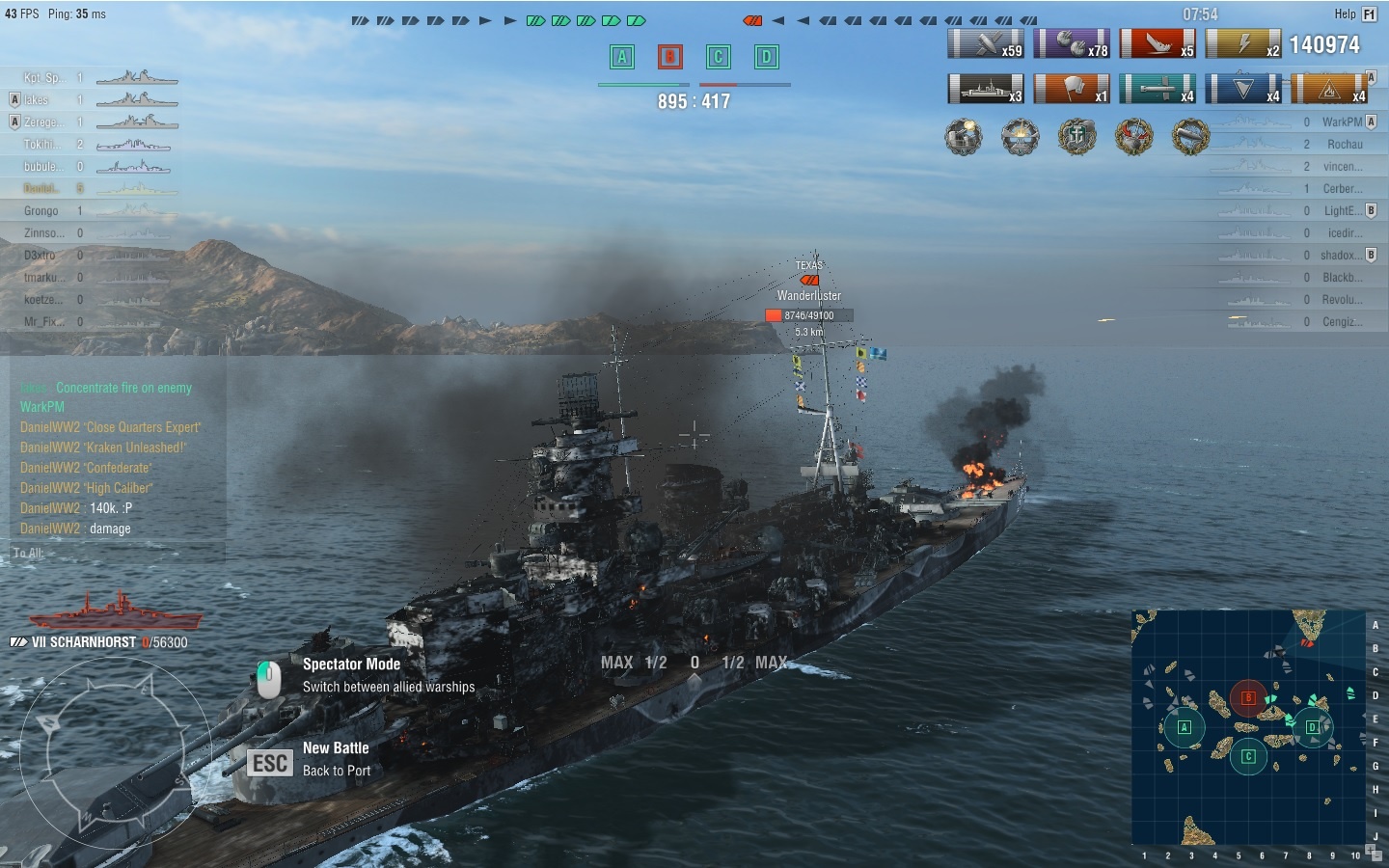
Task: Select the purple x78 secondary hits ribbon
Action: (1072, 44)
